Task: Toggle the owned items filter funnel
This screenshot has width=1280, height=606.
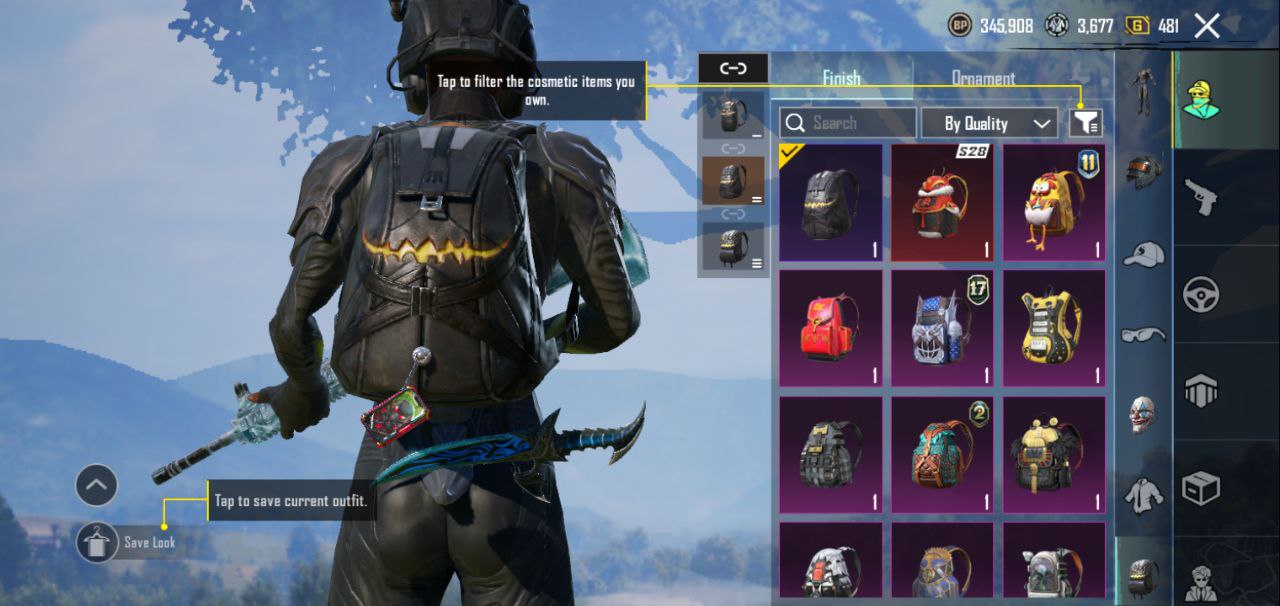Action: [1086, 123]
